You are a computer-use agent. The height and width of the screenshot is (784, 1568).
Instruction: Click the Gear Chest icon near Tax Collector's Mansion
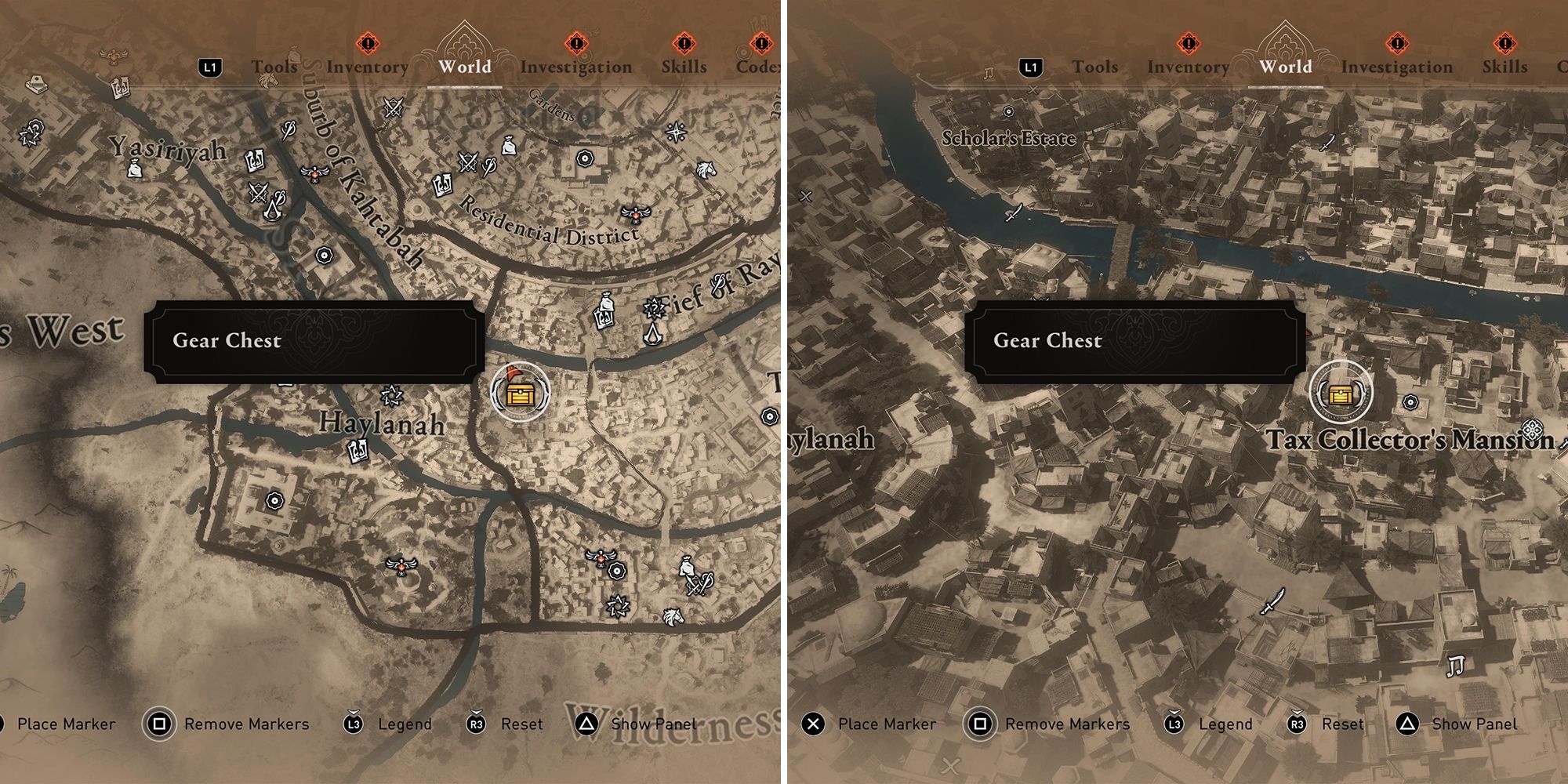click(x=1341, y=394)
